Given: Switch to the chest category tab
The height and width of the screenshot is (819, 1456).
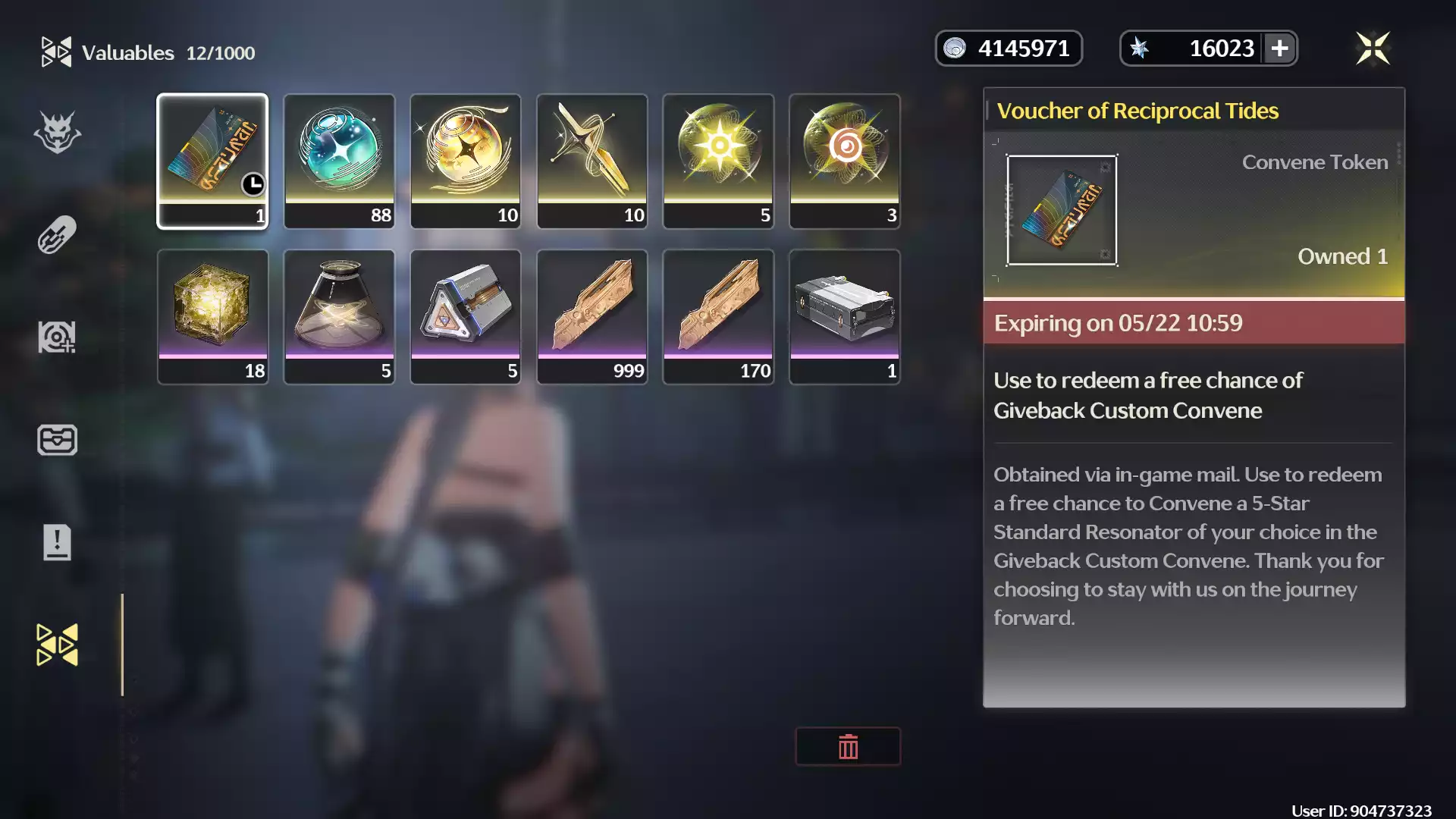Looking at the screenshot, I should (57, 440).
